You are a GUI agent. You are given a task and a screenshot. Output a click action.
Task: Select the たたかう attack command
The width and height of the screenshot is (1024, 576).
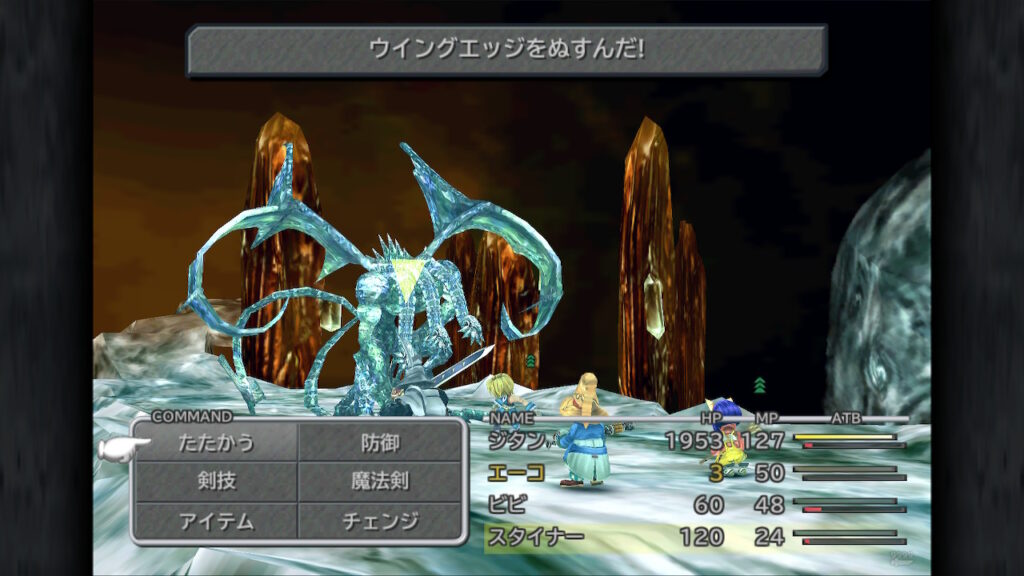[217, 442]
